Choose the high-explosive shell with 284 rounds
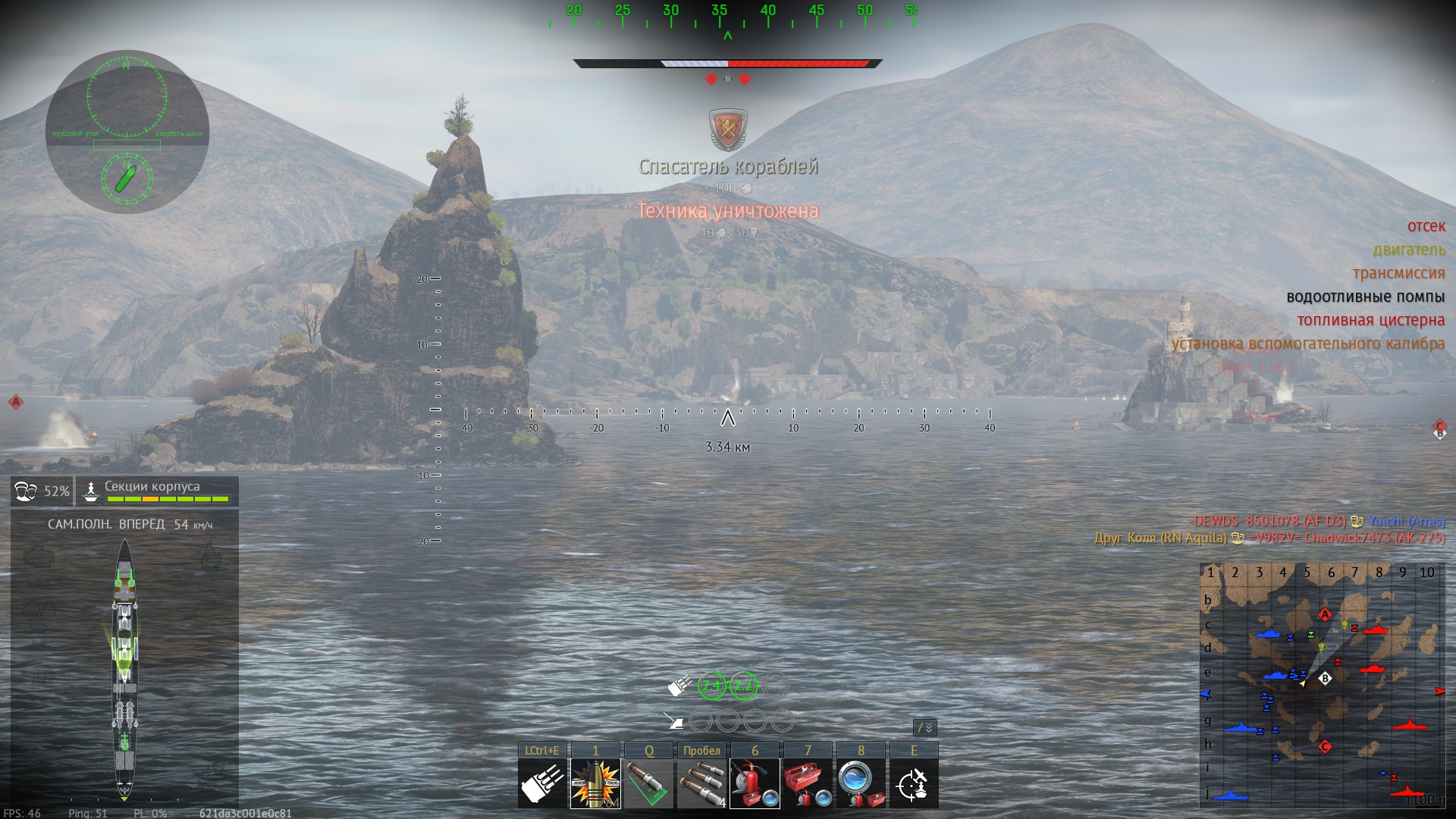1456x819 pixels. click(595, 784)
